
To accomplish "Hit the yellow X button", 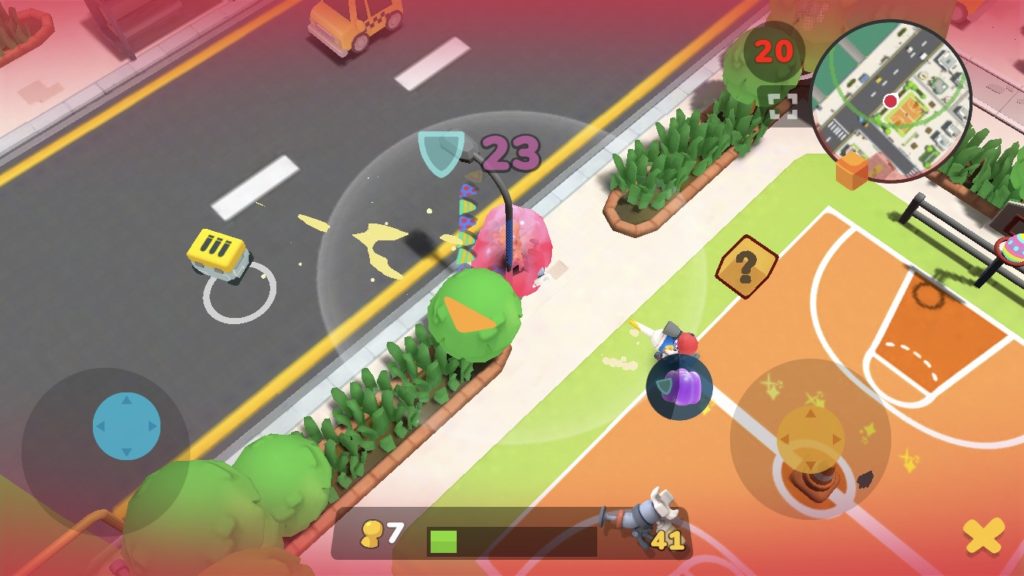I will pos(983,537).
